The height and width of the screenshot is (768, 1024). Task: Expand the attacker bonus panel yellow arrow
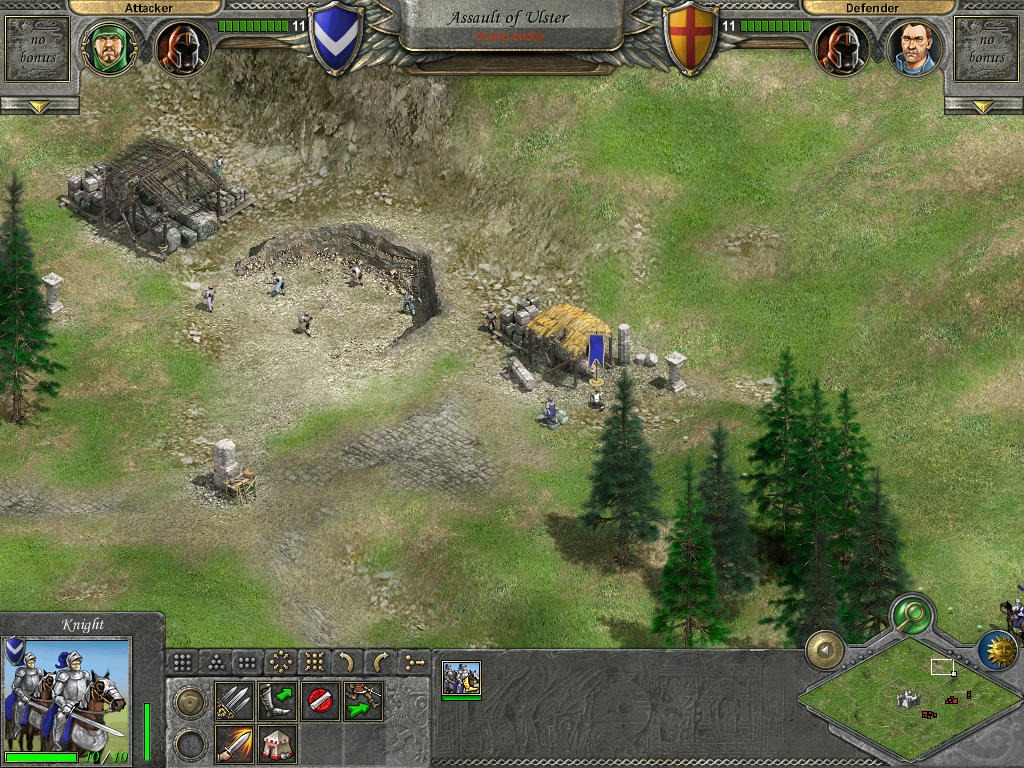pos(39,105)
